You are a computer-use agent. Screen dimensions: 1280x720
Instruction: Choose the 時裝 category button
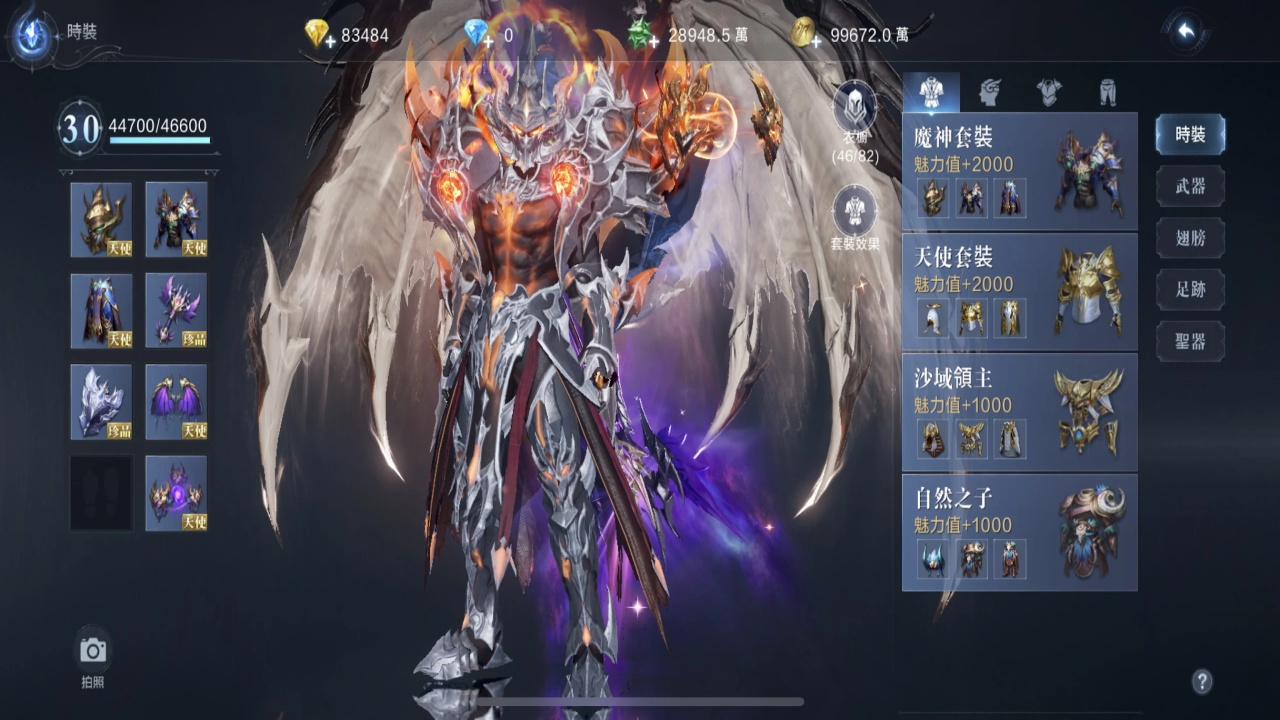[1190, 135]
